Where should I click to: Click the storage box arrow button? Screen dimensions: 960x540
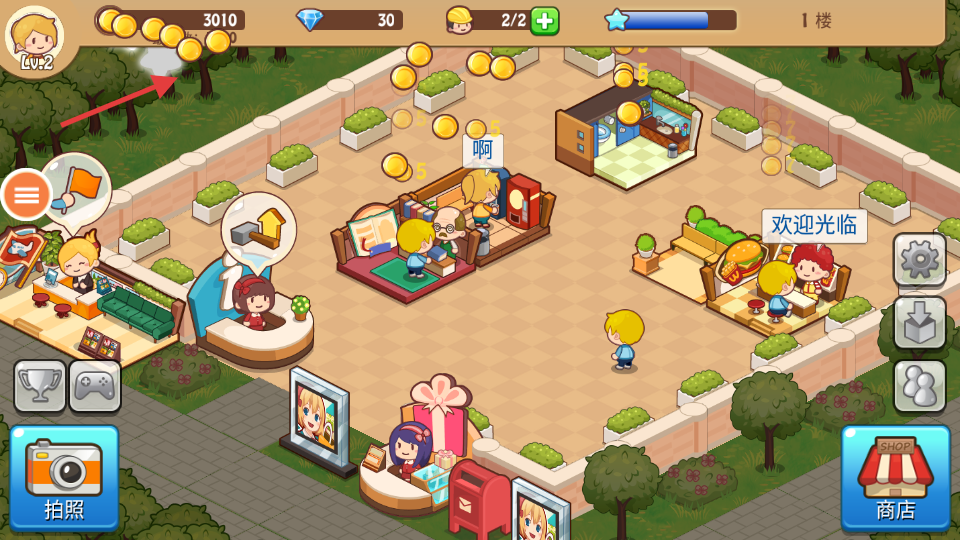point(919,322)
